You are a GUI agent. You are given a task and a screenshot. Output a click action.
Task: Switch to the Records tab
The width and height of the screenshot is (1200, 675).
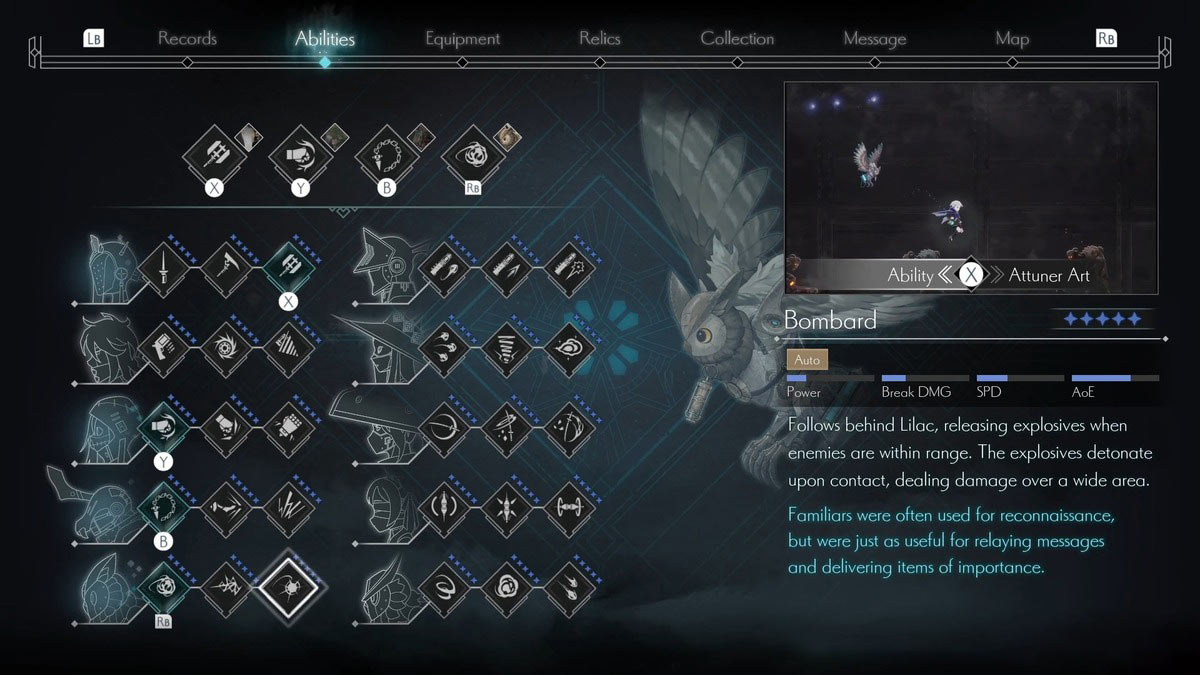click(x=187, y=39)
